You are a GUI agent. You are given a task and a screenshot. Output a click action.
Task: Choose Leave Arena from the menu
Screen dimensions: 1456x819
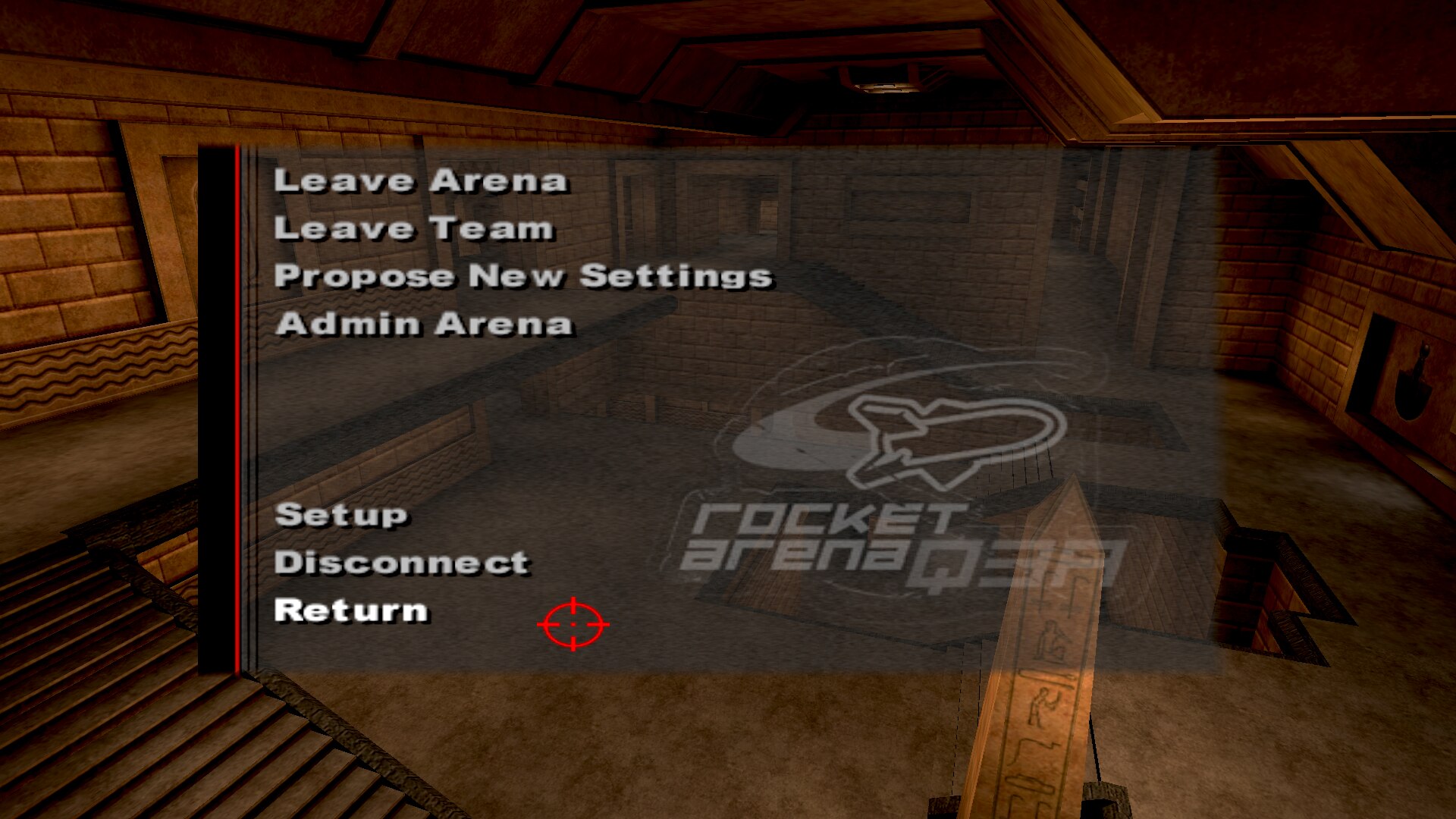pos(420,180)
